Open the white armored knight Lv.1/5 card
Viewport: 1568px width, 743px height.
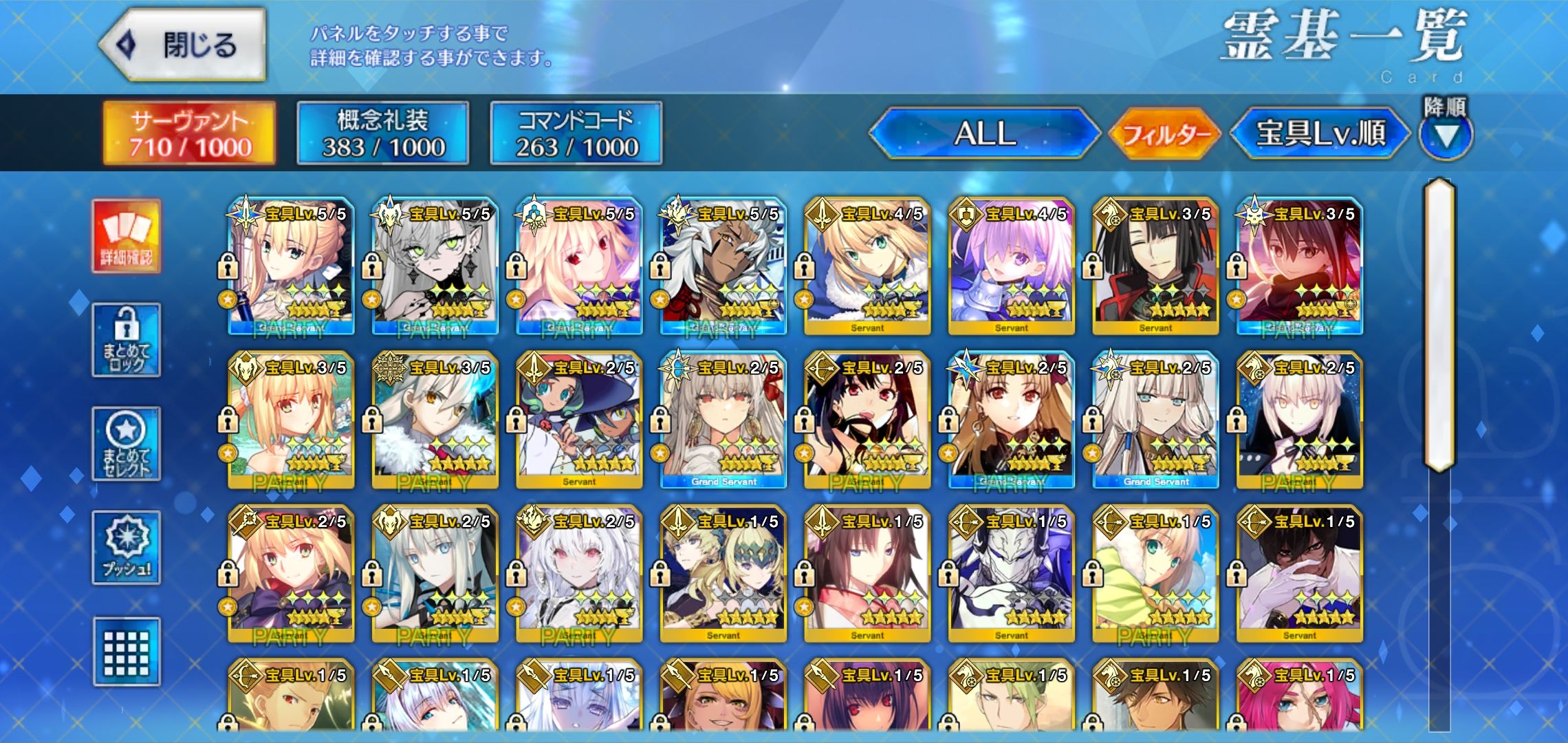click(1011, 574)
